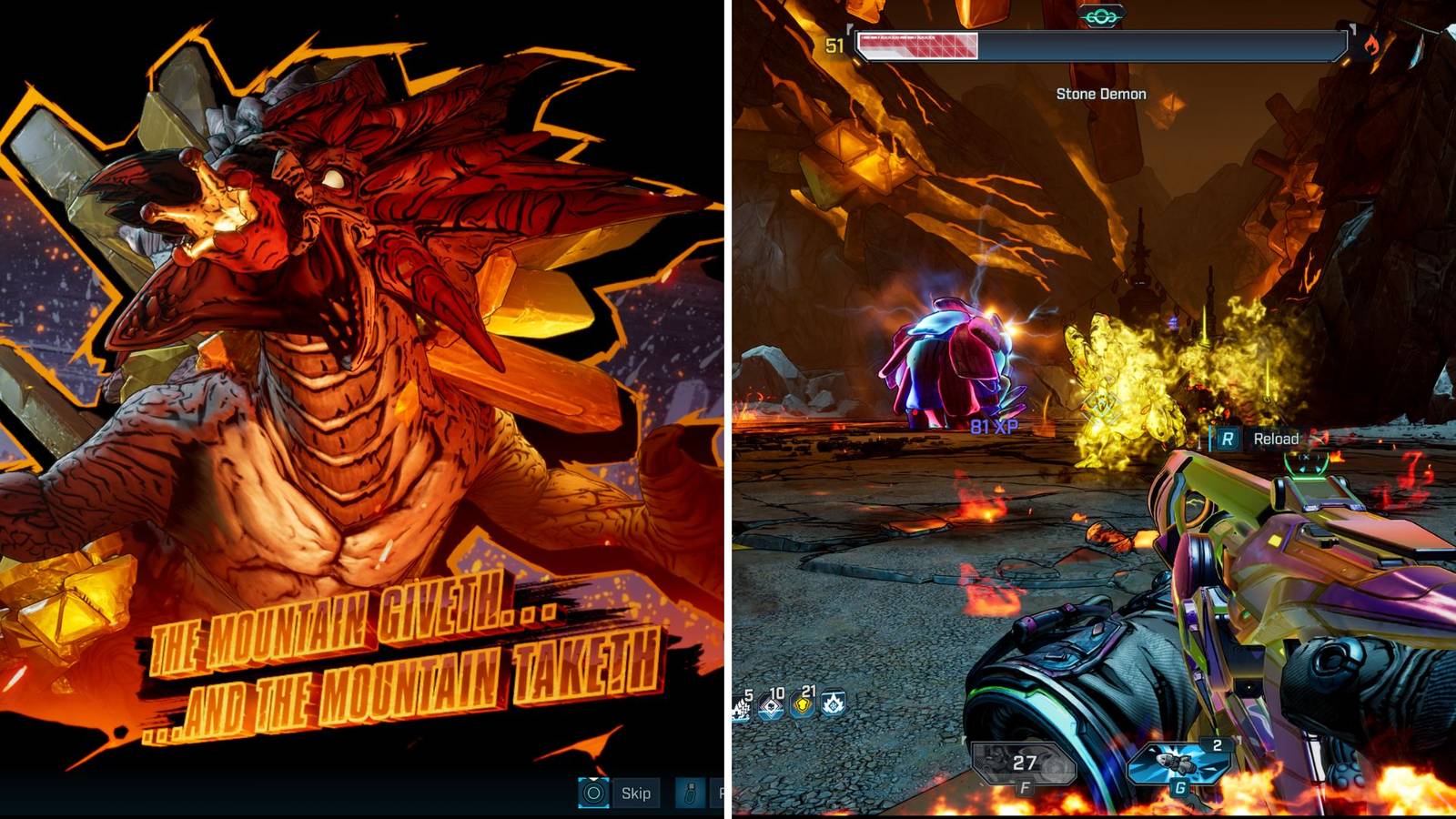
Task: Toggle the O controller button prompt near Skip
Action: pyautogui.click(x=593, y=793)
